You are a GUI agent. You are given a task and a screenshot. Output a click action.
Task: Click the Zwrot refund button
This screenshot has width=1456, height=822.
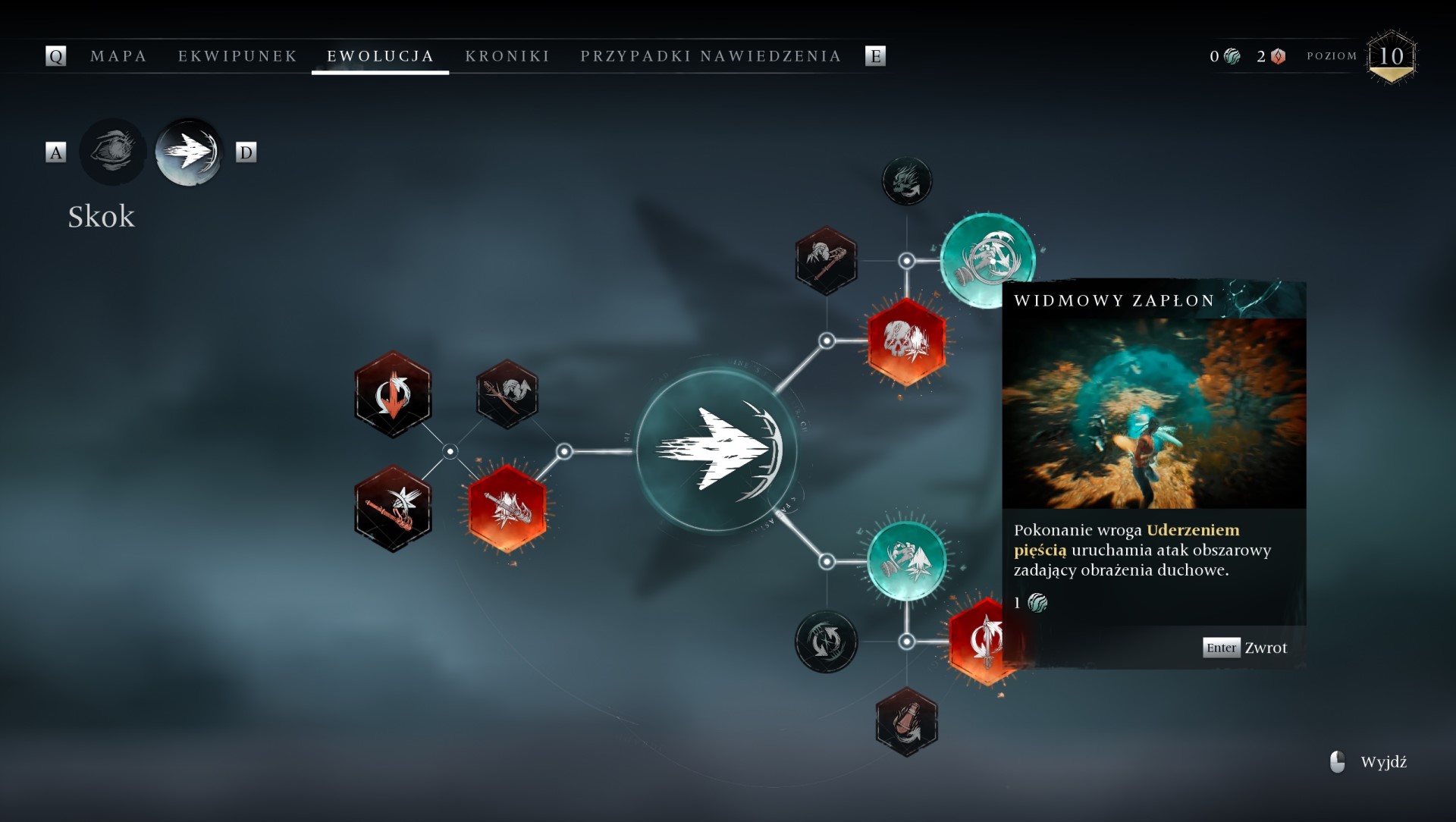pyautogui.click(x=1244, y=648)
